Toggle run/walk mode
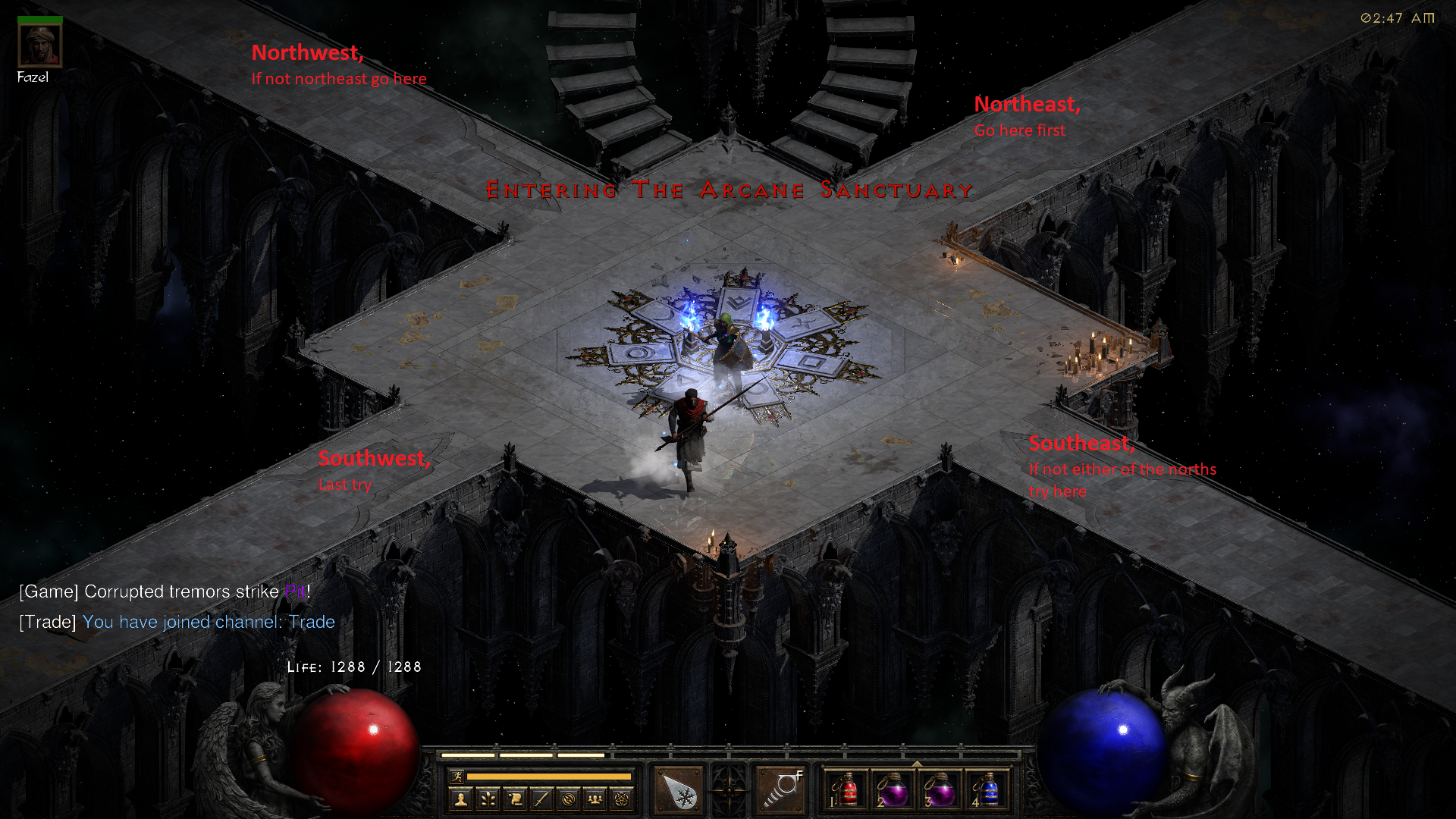The image size is (1456, 819). coord(457,775)
